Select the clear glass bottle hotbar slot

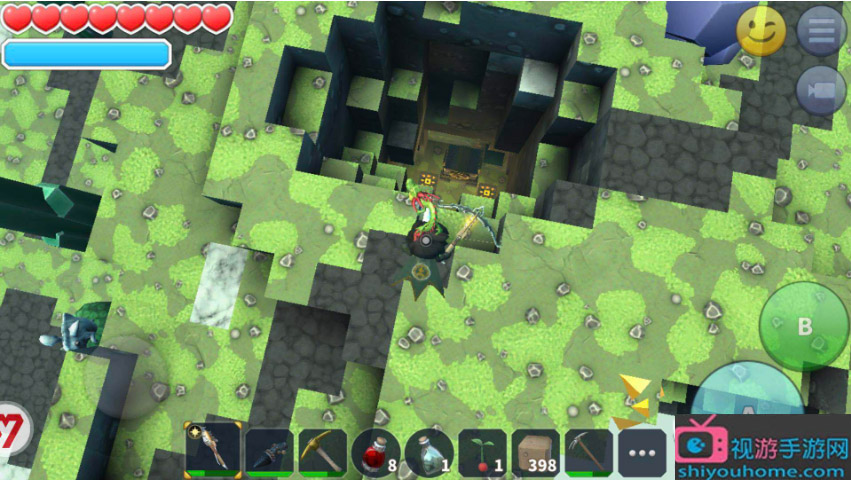(429, 450)
